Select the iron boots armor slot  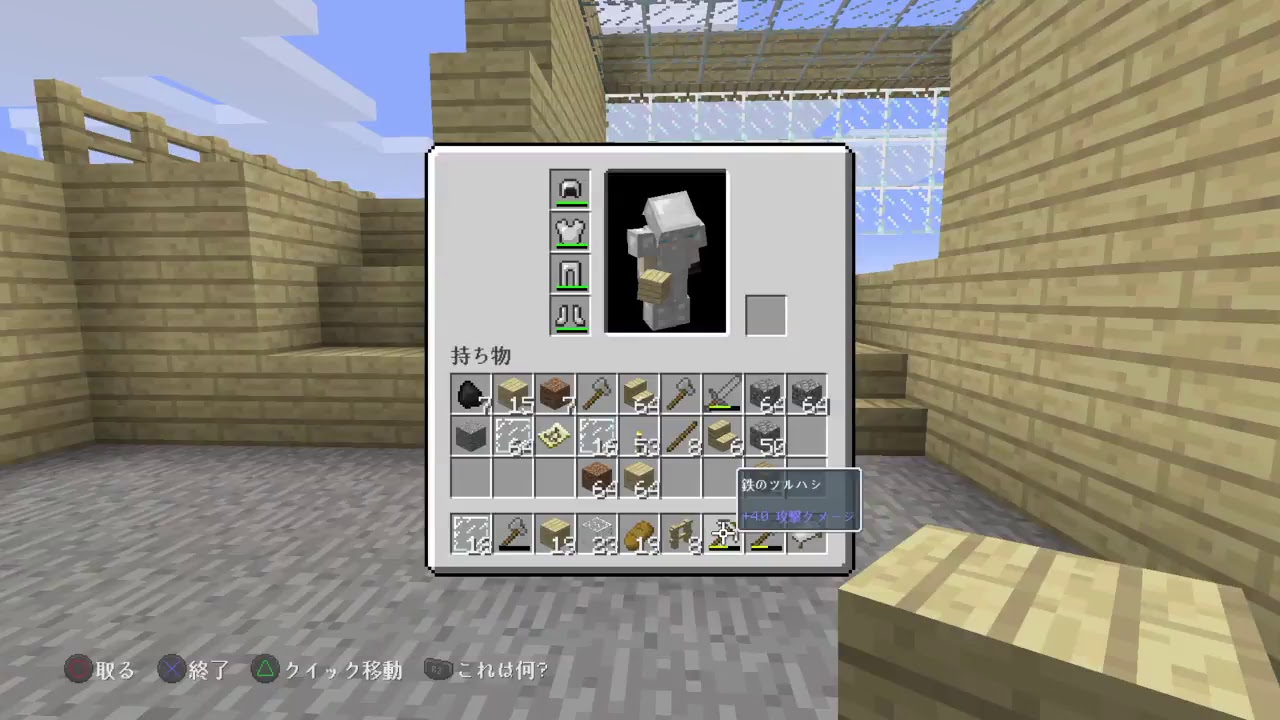[x=570, y=316]
